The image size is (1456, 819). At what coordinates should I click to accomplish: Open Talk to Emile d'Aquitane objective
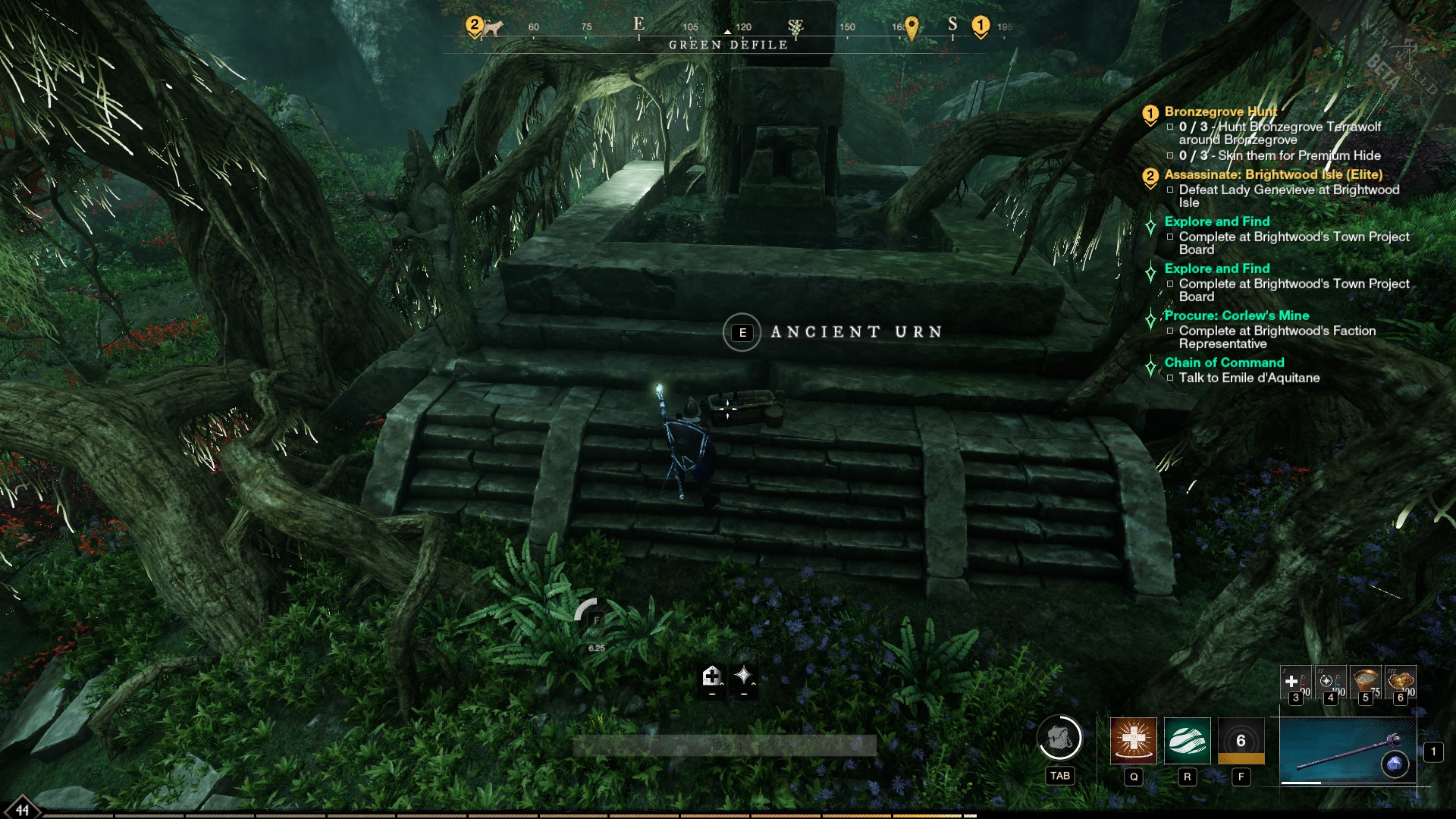[1247, 378]
